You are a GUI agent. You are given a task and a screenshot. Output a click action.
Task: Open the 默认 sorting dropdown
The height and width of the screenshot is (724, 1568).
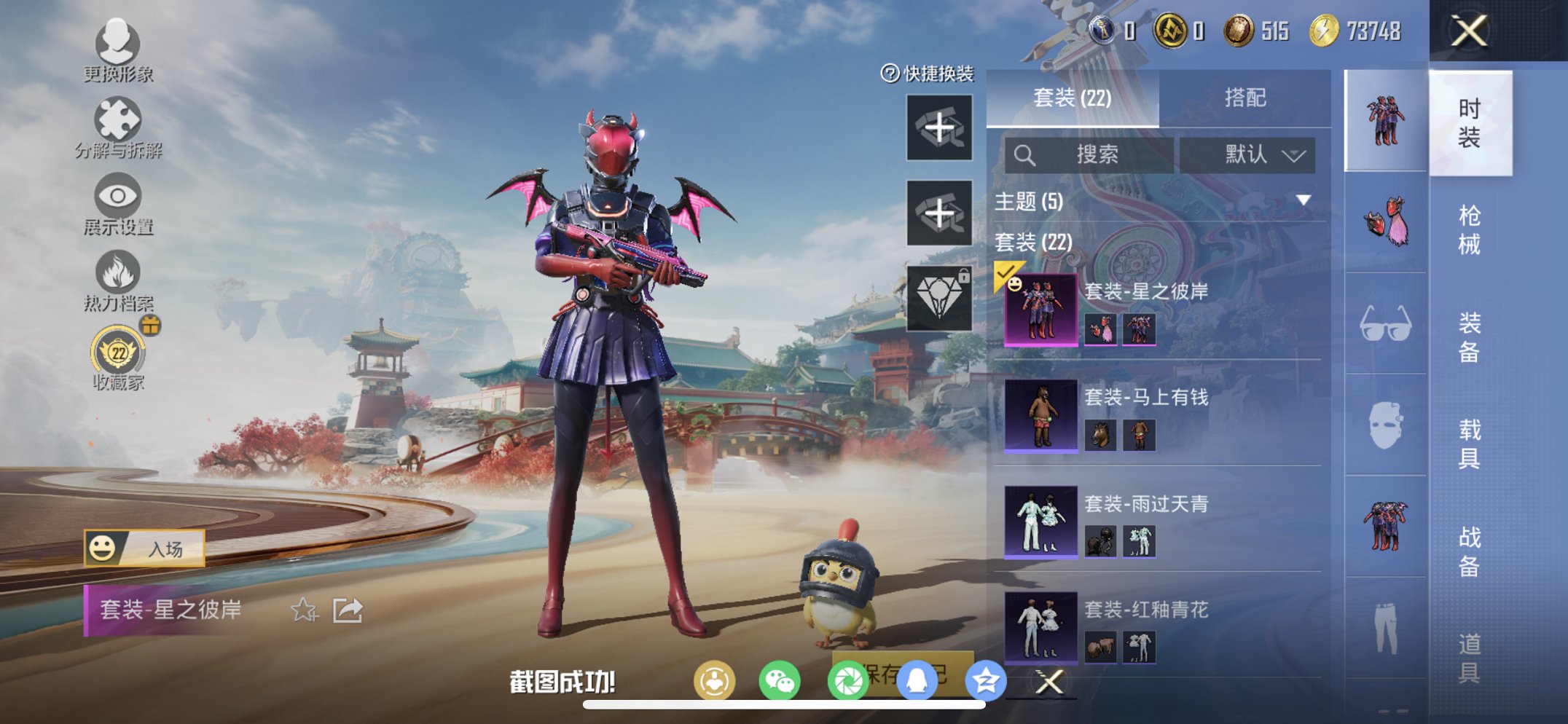click(1248, 155)
